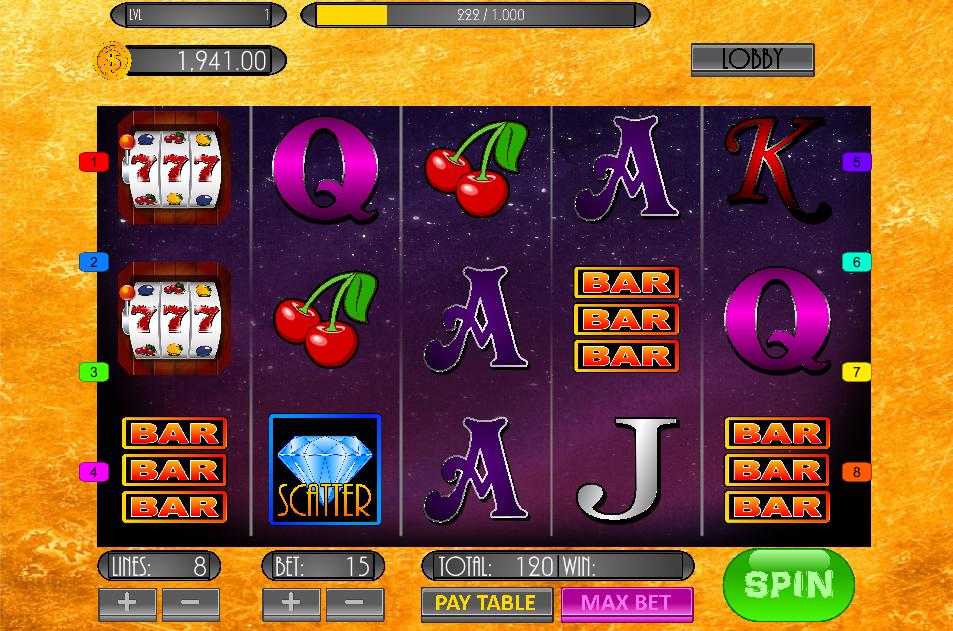Image resolution: width=953 pixels, height=631 pixels.
Task: Select payline marker 7
Action: pos(856,372)
